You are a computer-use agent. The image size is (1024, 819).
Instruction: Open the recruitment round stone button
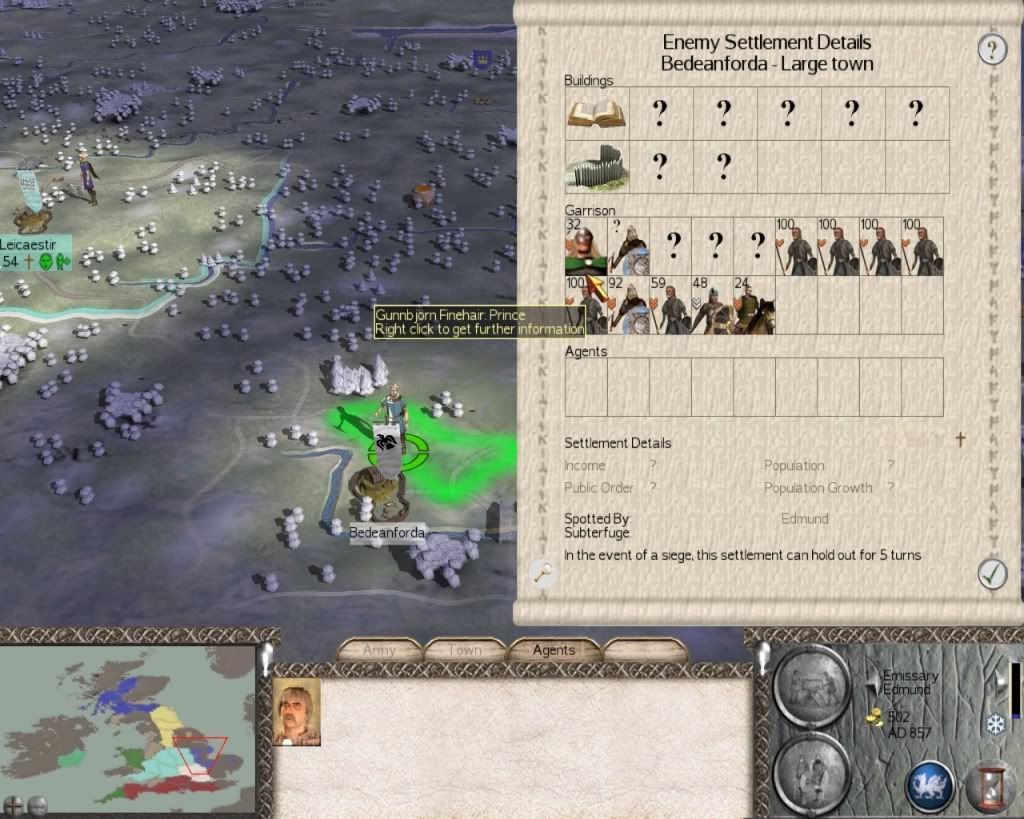[812, 773]
